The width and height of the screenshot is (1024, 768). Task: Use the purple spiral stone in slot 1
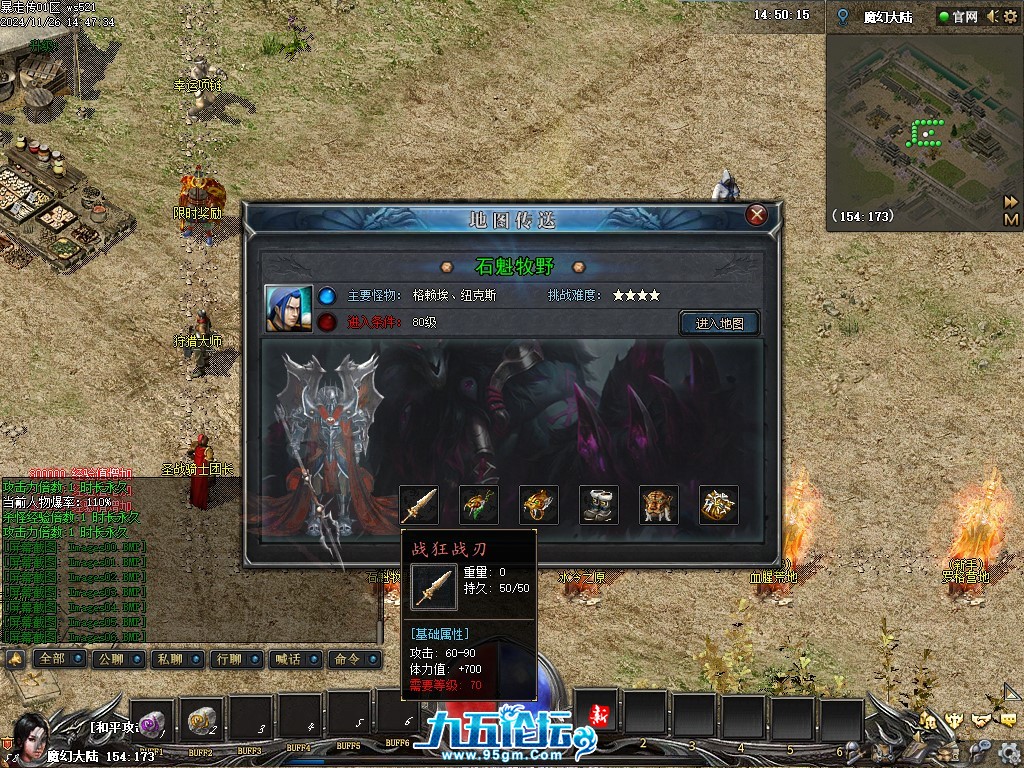[x=153, y=719]
